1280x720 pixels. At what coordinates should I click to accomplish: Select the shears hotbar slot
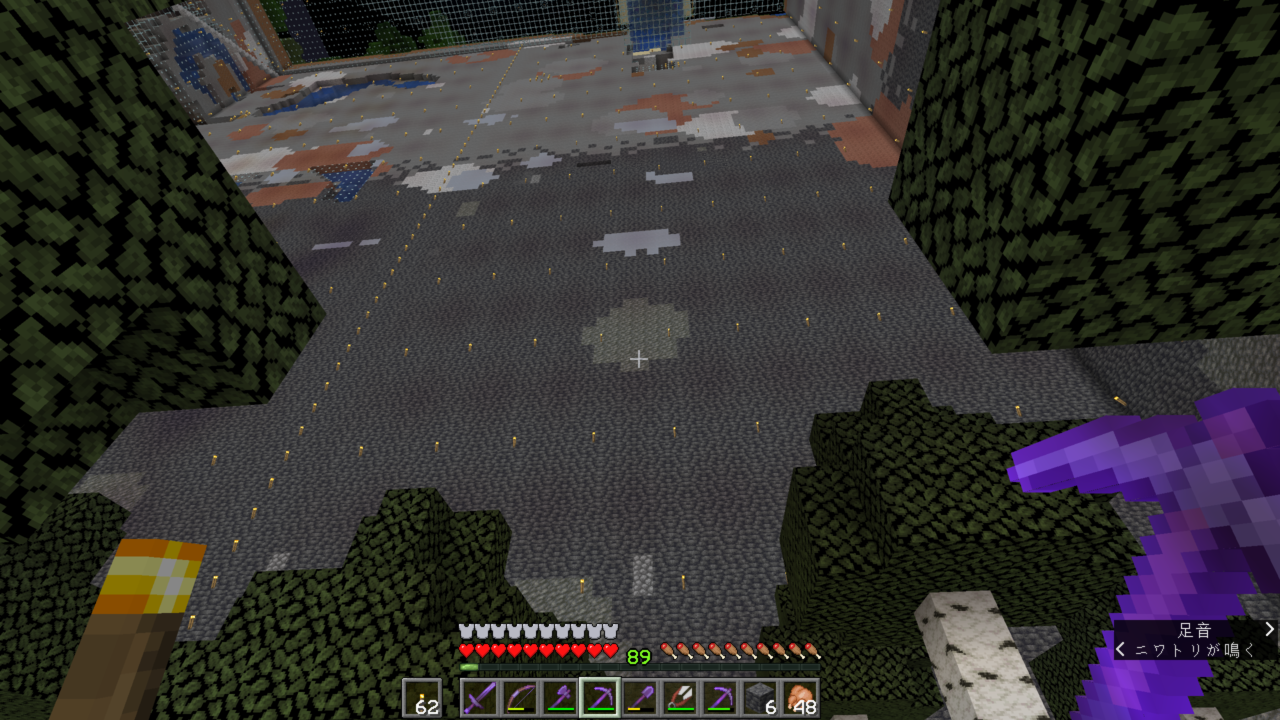pos(679,697)
